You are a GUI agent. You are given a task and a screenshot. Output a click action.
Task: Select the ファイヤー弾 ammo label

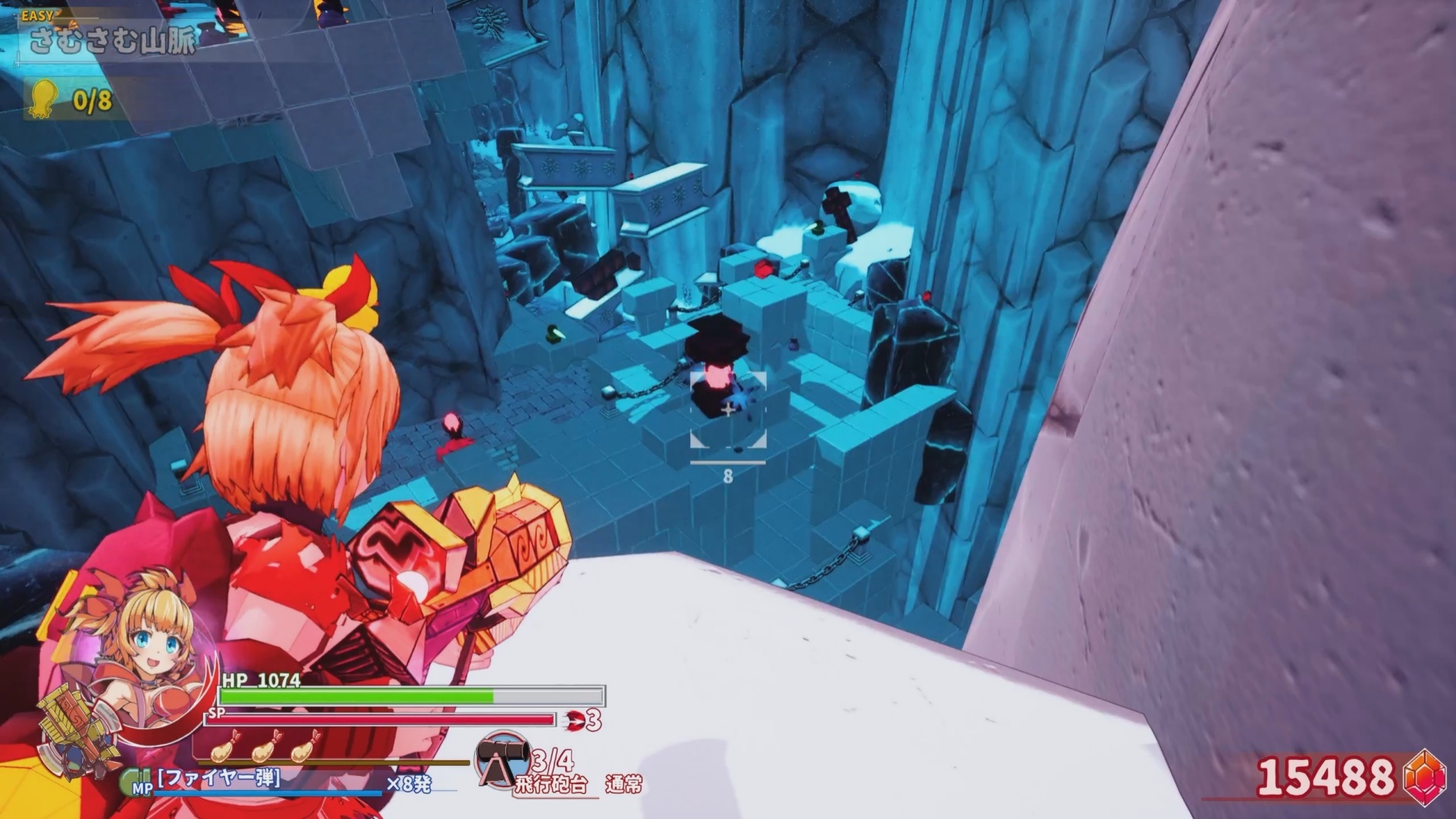coord(219,778)
